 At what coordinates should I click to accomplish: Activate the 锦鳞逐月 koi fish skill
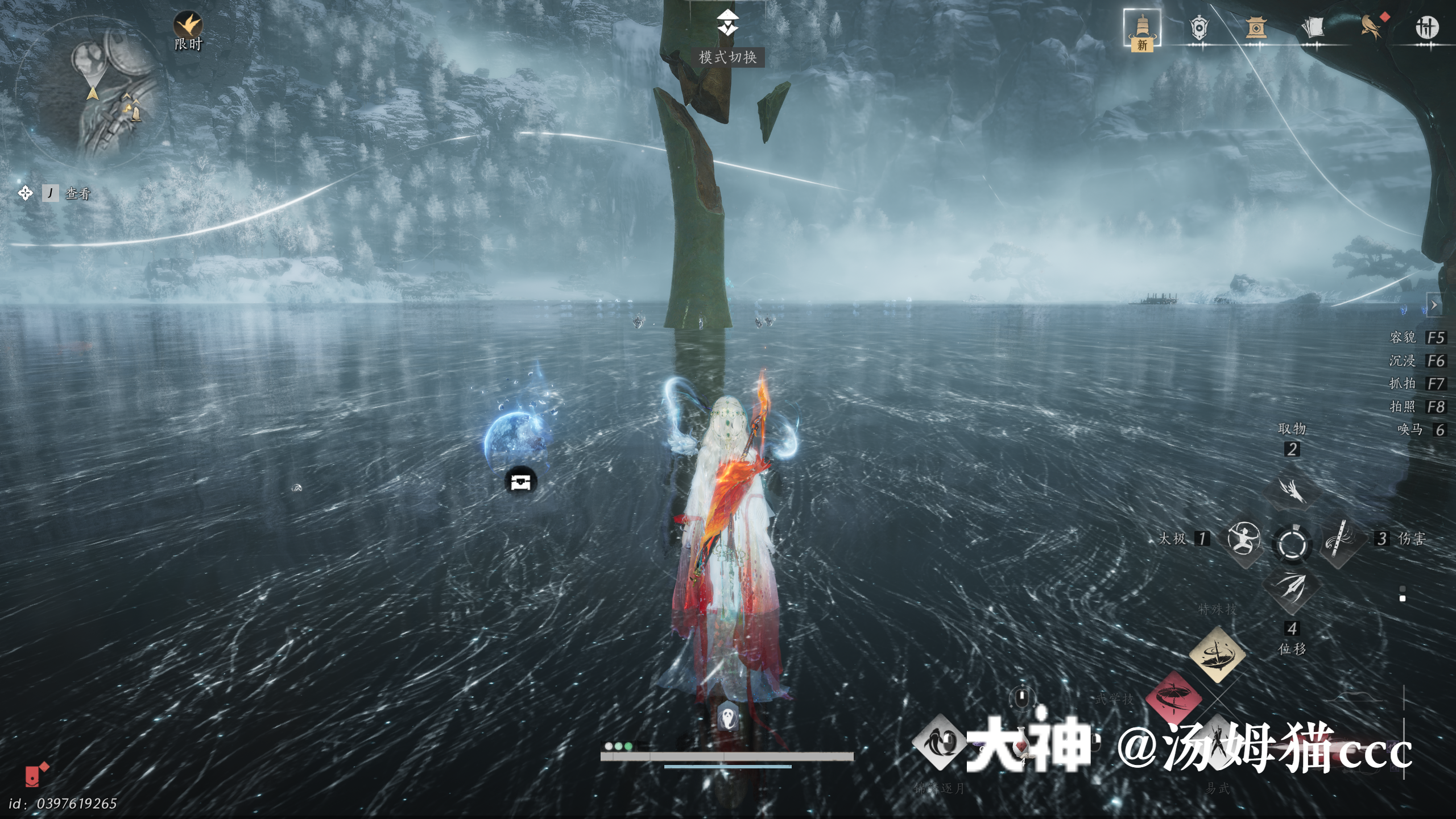pos(939,743)
